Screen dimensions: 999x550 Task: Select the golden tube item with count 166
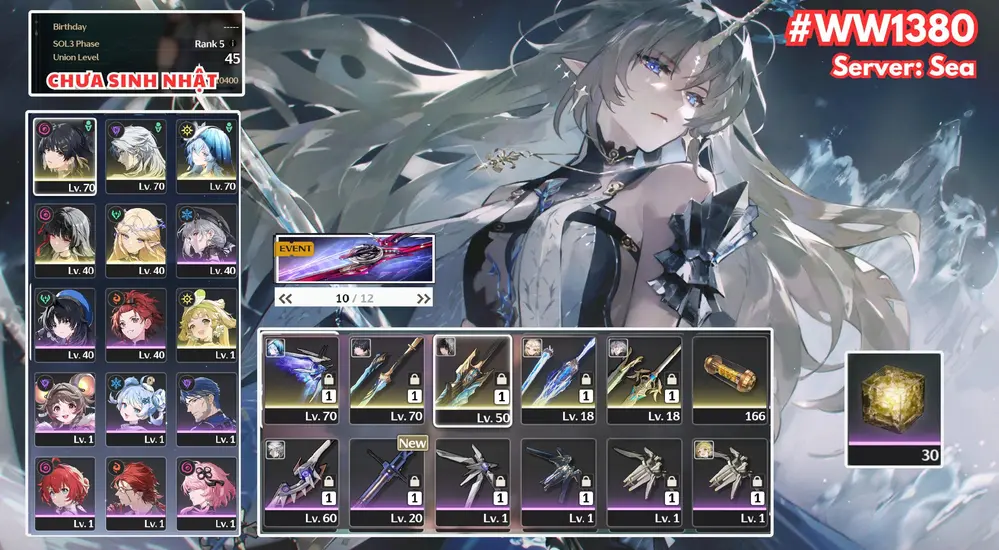(x=730, y=380)
